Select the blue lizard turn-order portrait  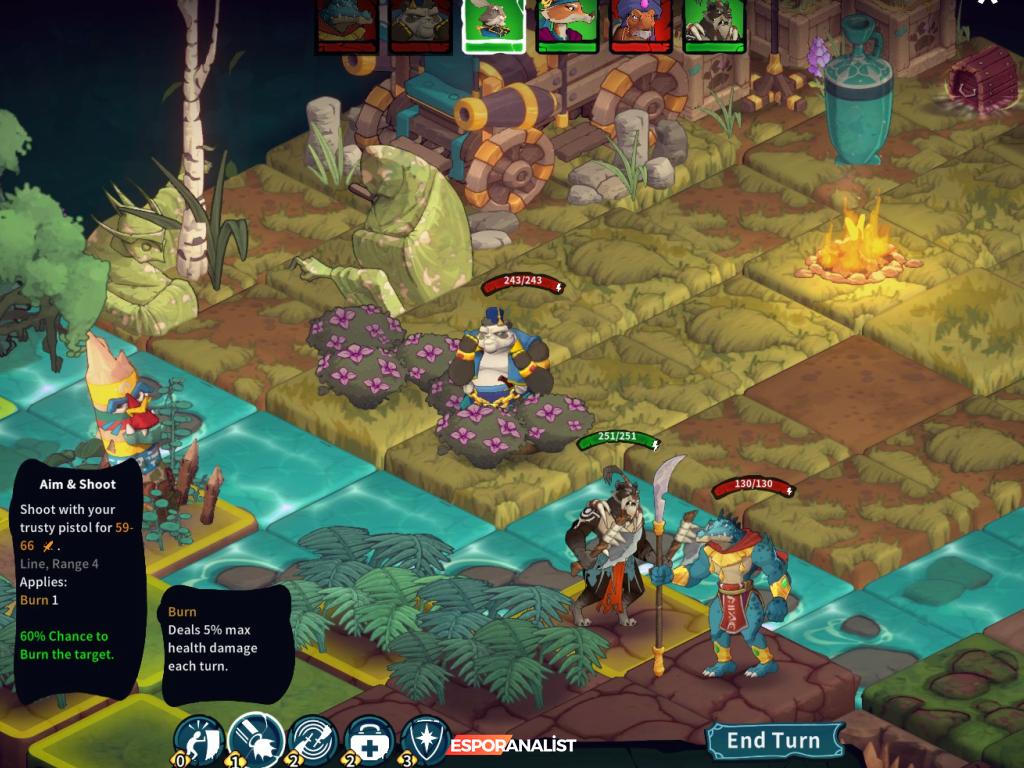[346, 24]
